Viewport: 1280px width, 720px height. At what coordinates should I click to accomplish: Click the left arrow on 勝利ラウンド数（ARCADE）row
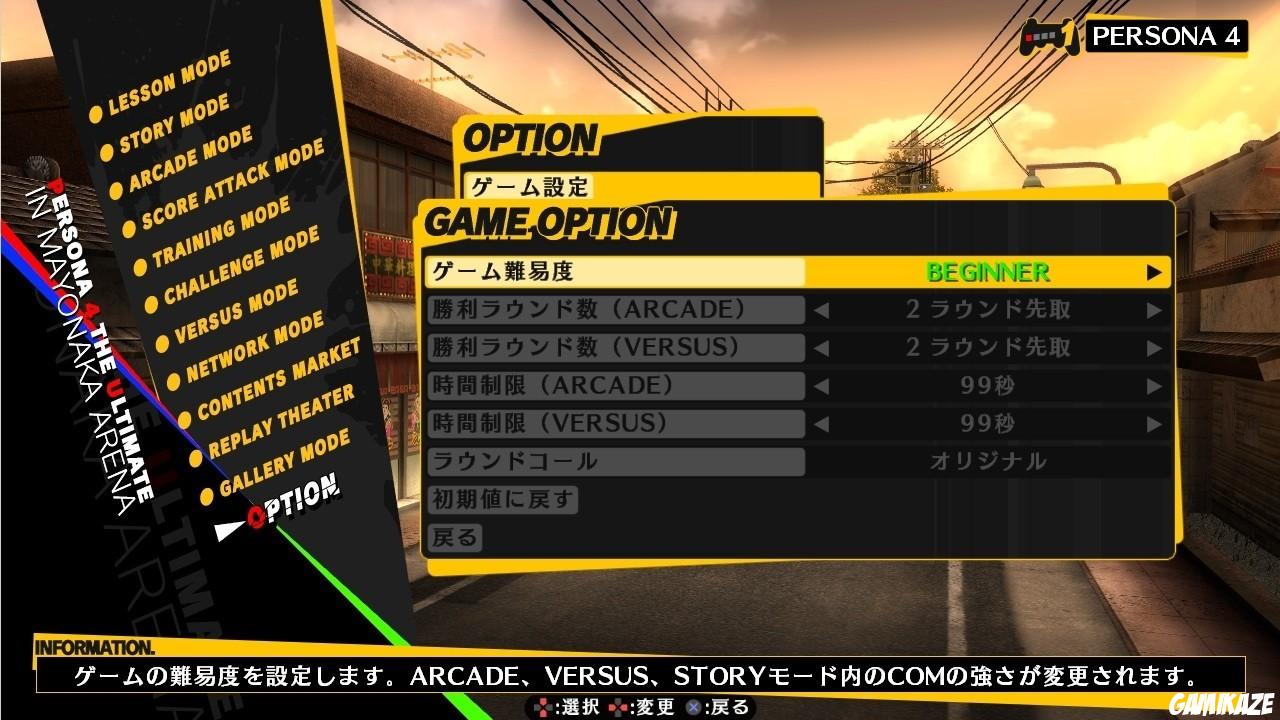(x=820, y=310)
